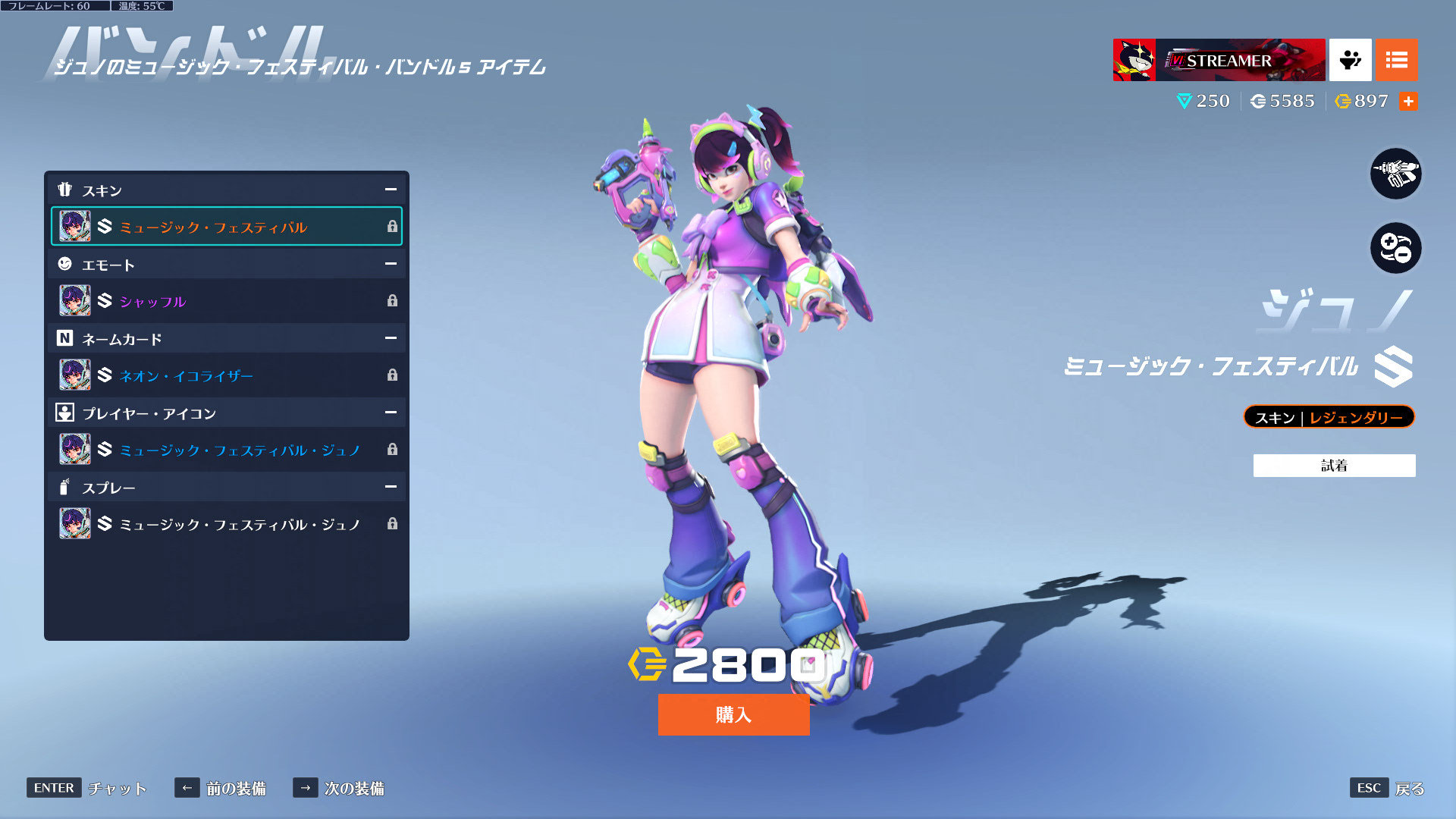This screenshot has width=1456, height=819.
Task: Try on the skin with 試着 button
Action: point(1334,466)
